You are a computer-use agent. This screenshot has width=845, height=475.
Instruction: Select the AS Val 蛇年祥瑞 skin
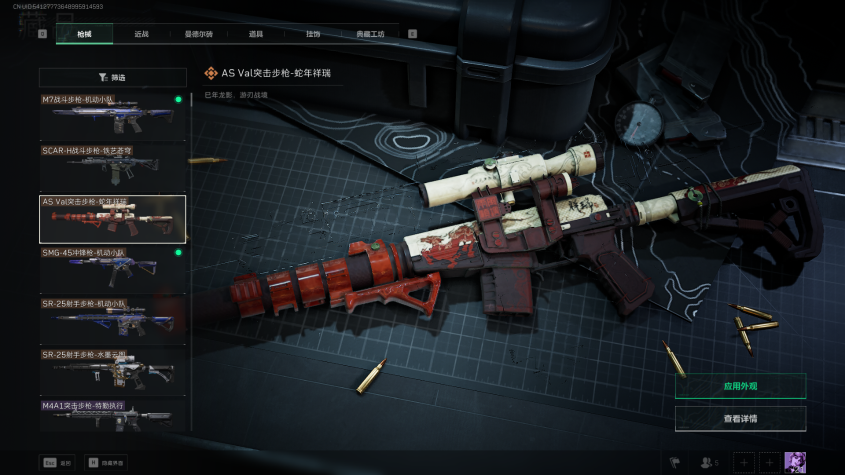(113, 219)
